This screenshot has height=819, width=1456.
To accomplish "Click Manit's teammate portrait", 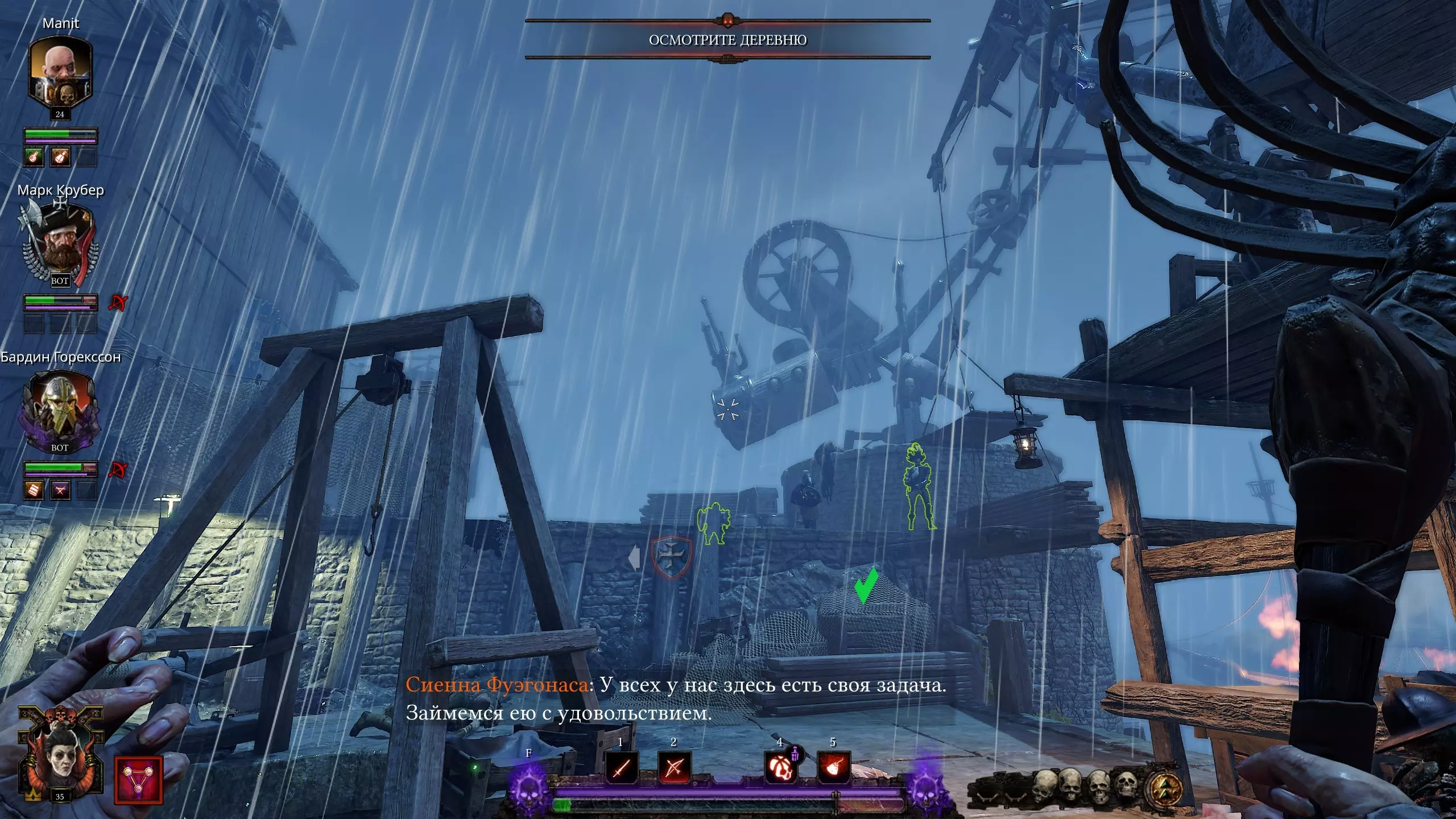I will (60, 71).
